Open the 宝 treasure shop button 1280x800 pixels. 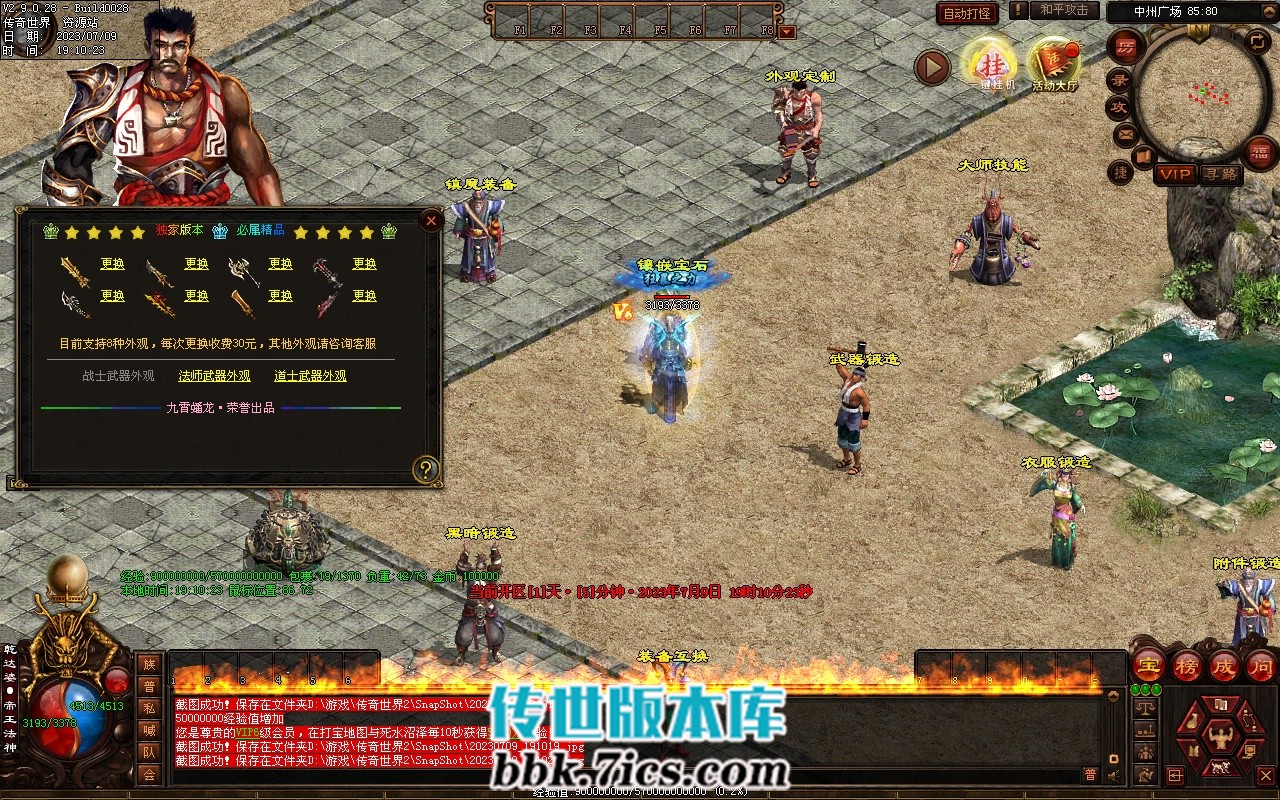click(1147, 665)
